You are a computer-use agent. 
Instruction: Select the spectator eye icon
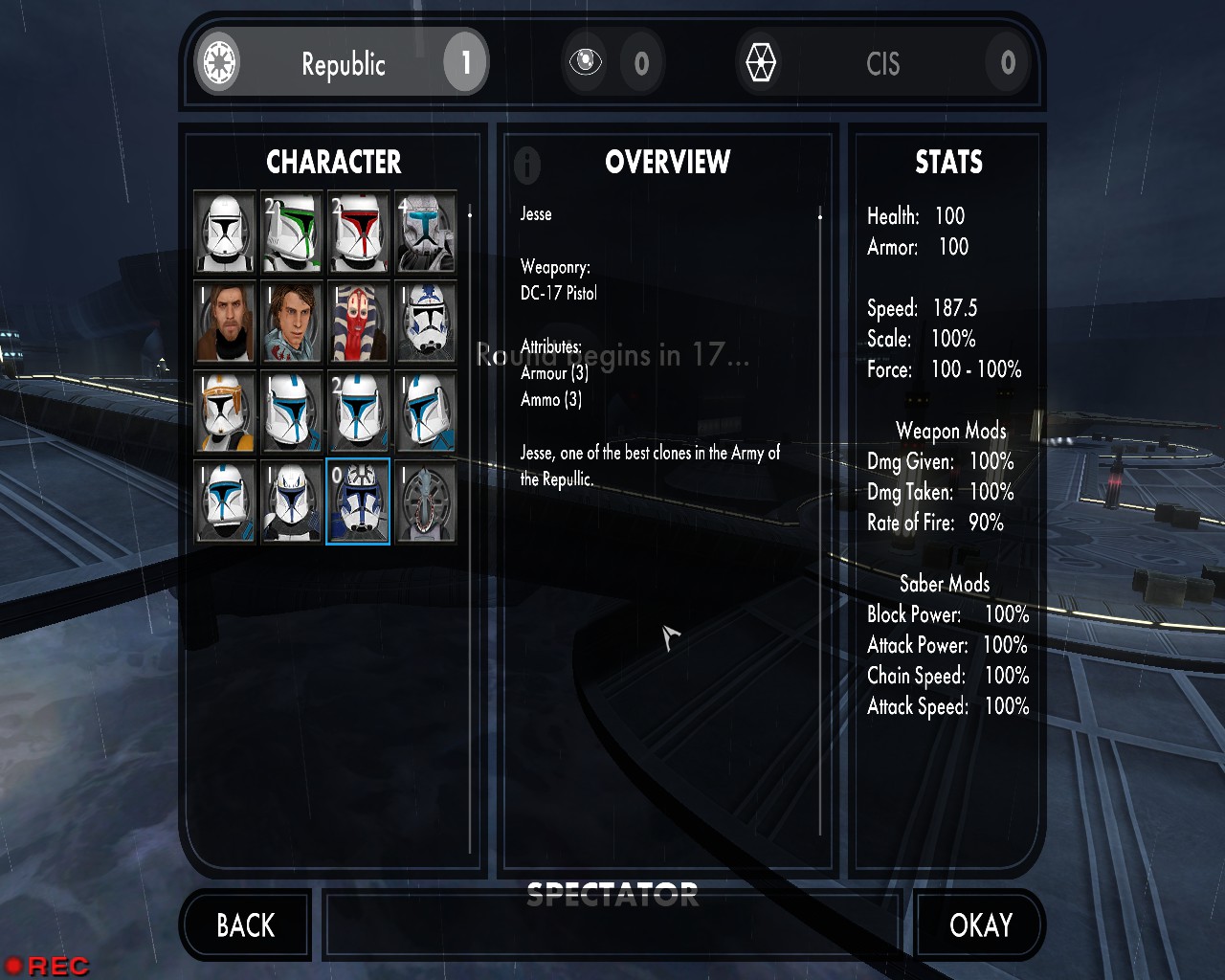(x=585, y=63)
